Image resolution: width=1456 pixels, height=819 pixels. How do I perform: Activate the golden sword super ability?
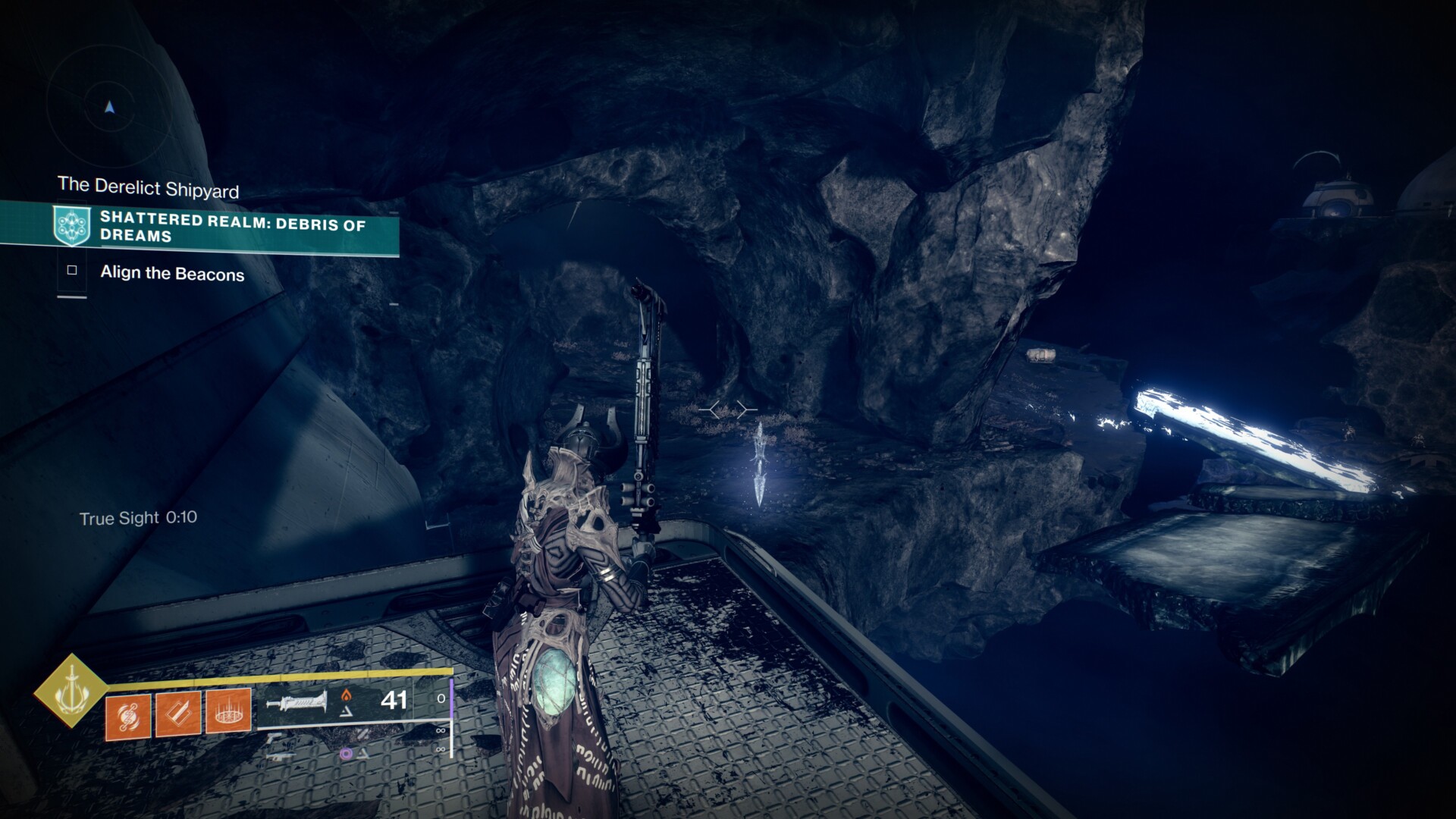71,690
